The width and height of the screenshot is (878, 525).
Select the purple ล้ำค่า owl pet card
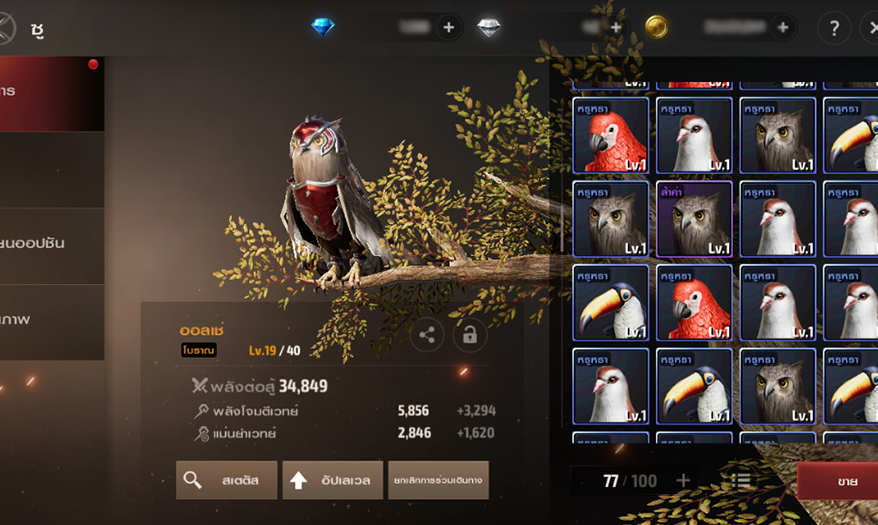click(694, 219)
